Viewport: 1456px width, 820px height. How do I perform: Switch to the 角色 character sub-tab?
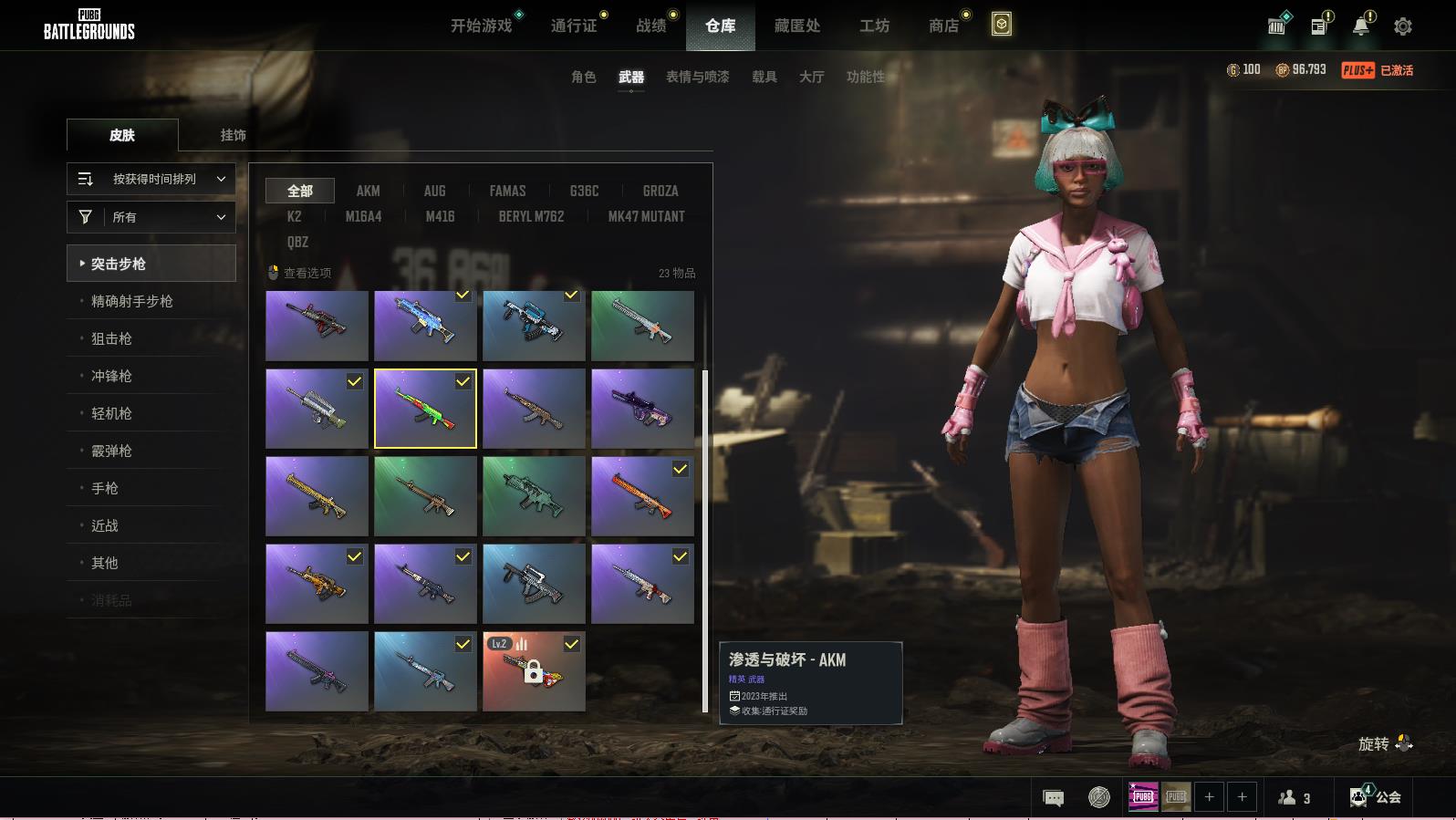pos(584,77)
